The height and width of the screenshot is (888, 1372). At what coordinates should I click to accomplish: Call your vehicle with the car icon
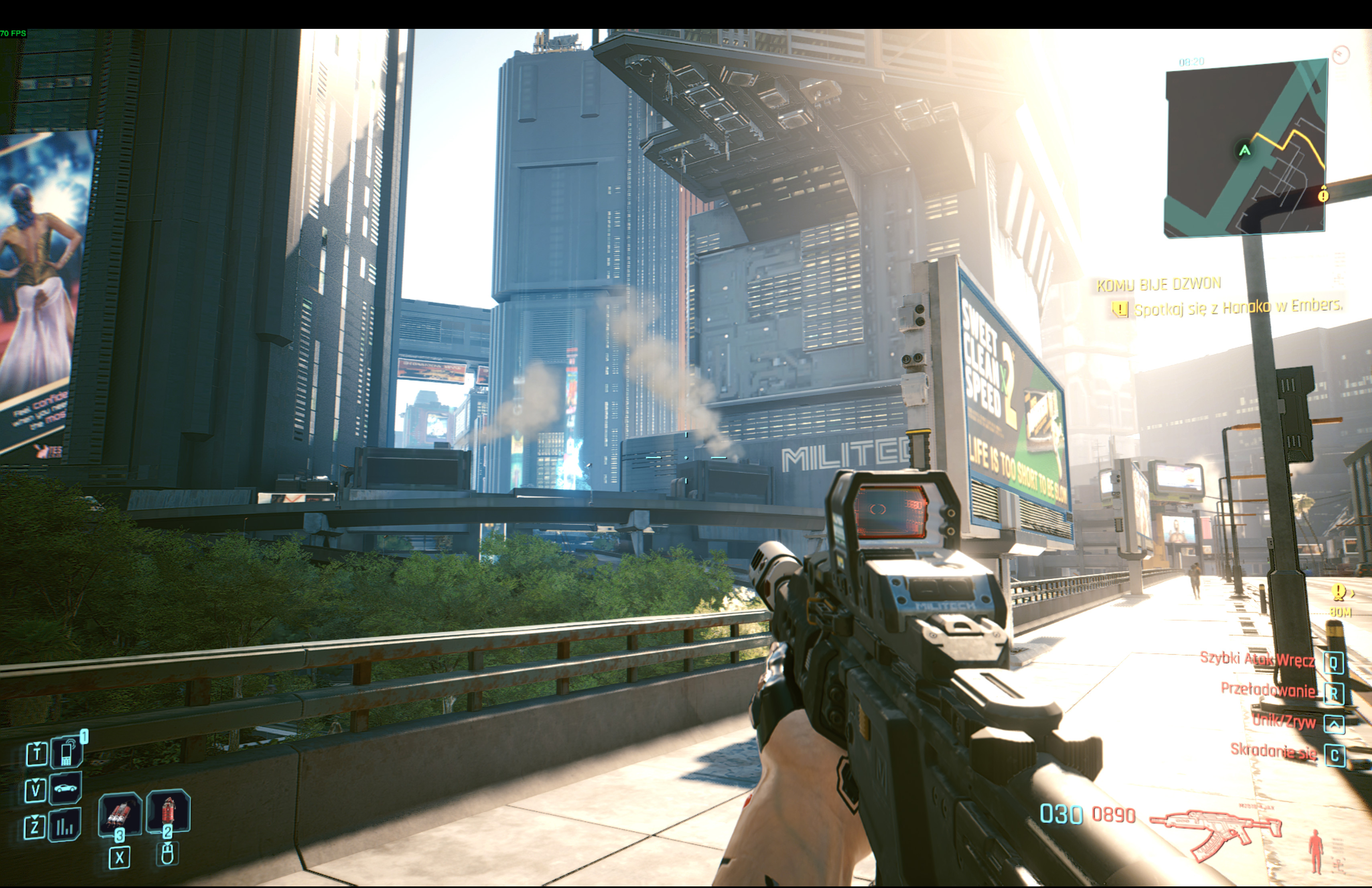click(65, 788)
